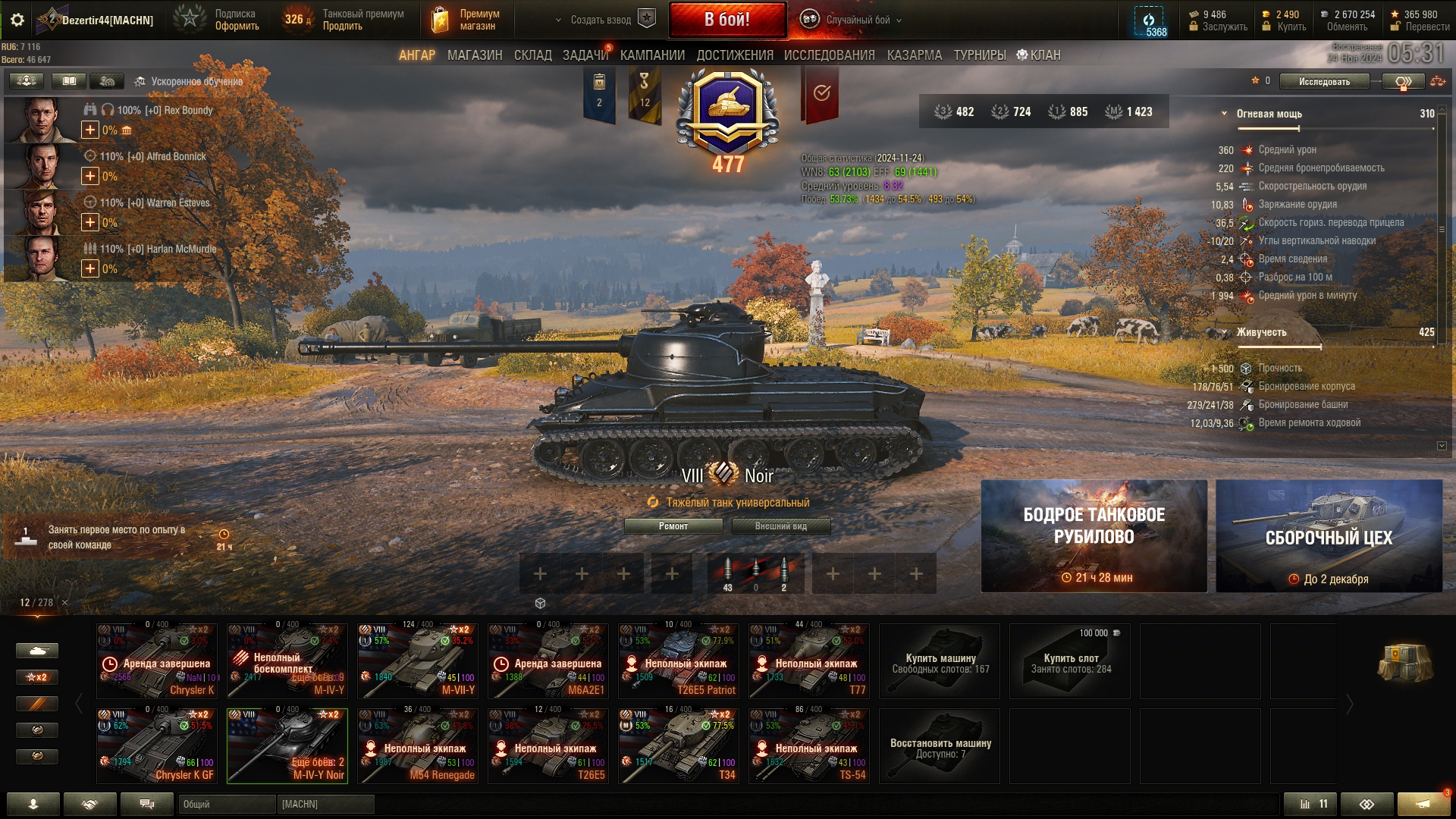Open «Купить слот» slot purchase tile
This screenshot has width=1456, height=819.
[1070, 661]
